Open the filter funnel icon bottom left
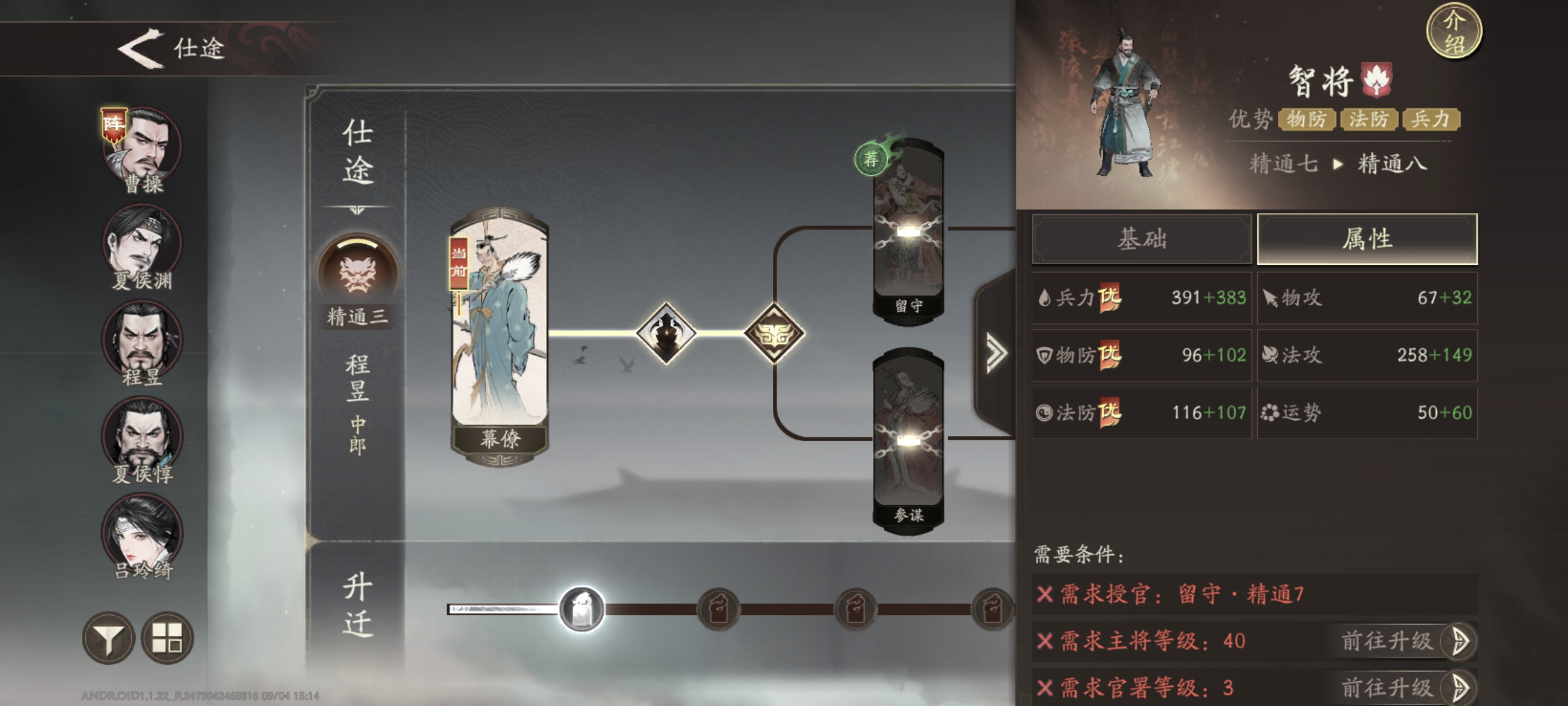The height and width of the screenshot is (706, 1568). coord(109,638)
